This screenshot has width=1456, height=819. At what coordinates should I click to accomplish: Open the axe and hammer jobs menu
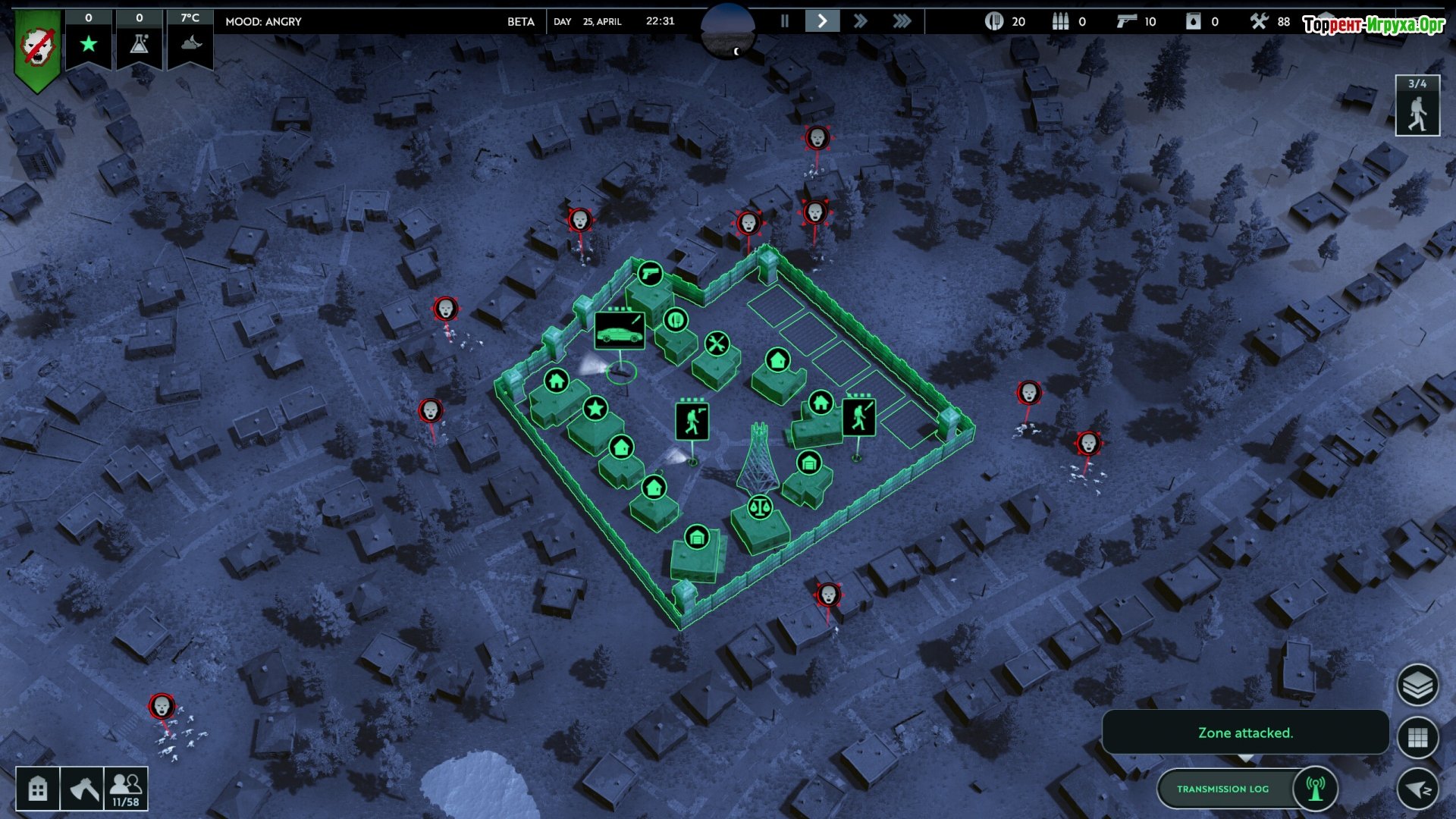(x=82, y=789)
